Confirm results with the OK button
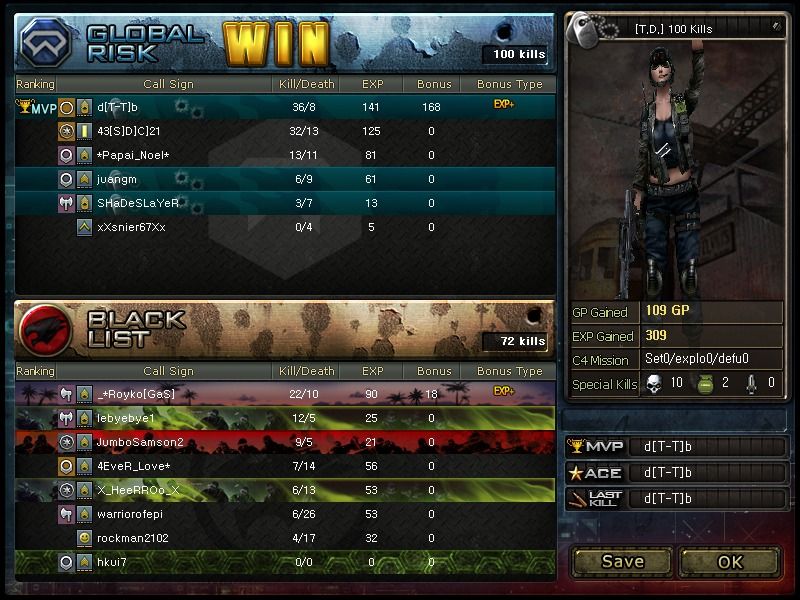The width and height of the screenshot is (800, 600). [x=730, y=561]
